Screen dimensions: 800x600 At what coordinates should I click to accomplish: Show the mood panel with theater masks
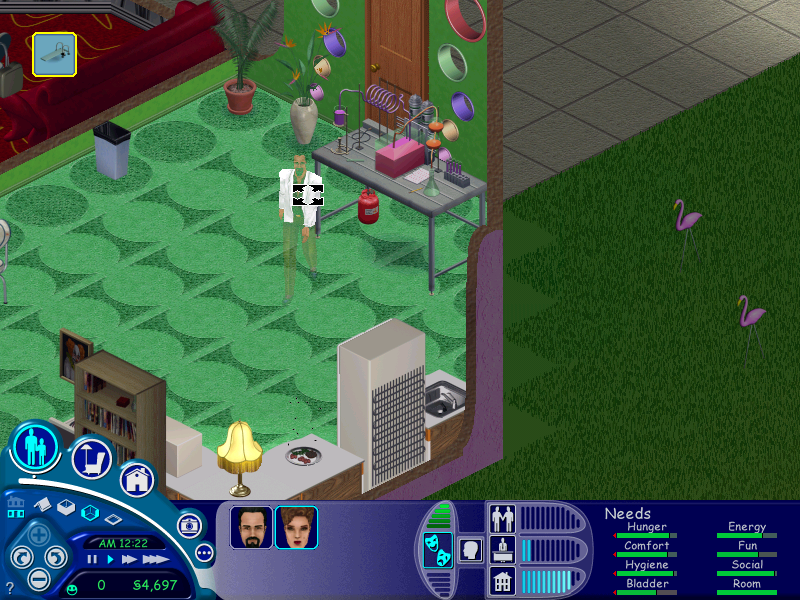(x=437, y=550)
